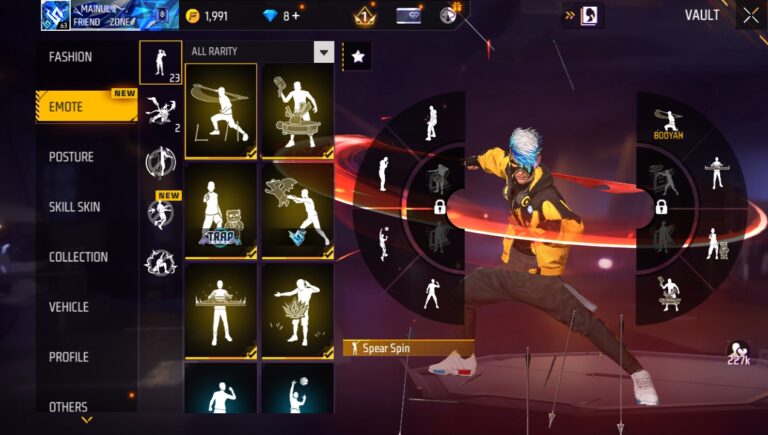Show the Vehicle category
This screenshot has height=435, width=768.
68,307
